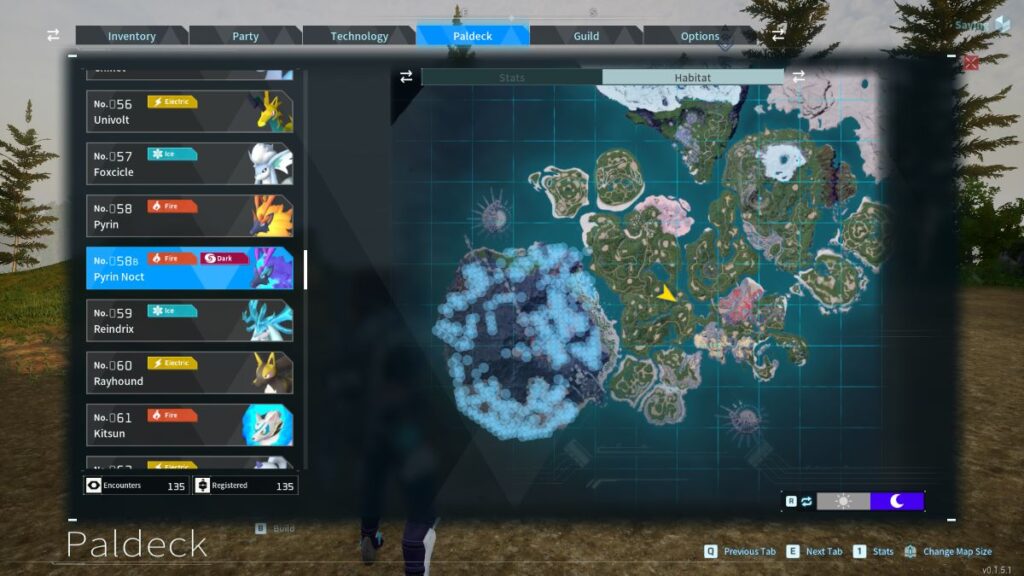Show the Stats sub-tab
Image resolution: width=1024 pixels, height=576 pixels.
511,77
